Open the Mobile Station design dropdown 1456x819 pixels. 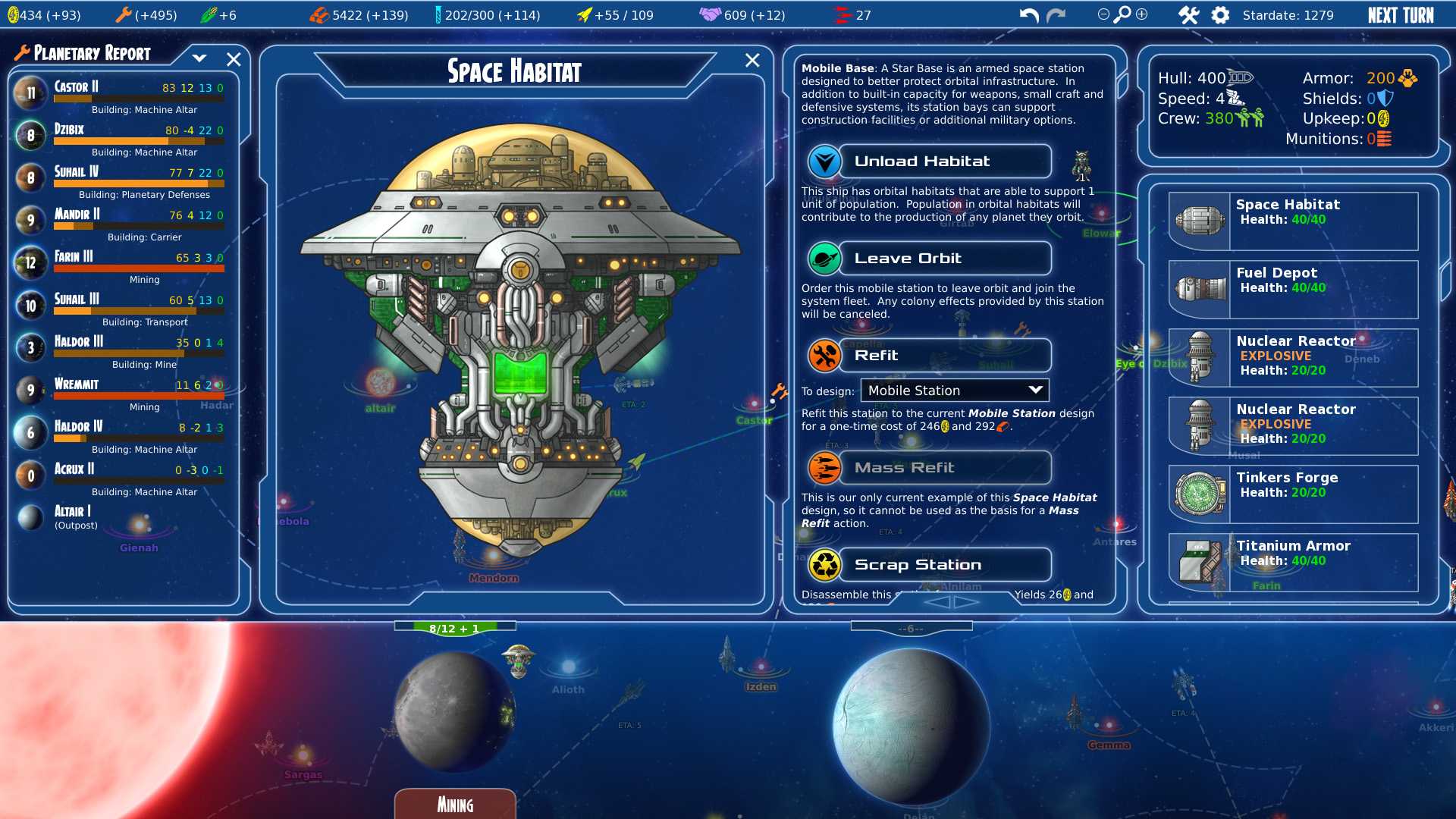point(954,390)
